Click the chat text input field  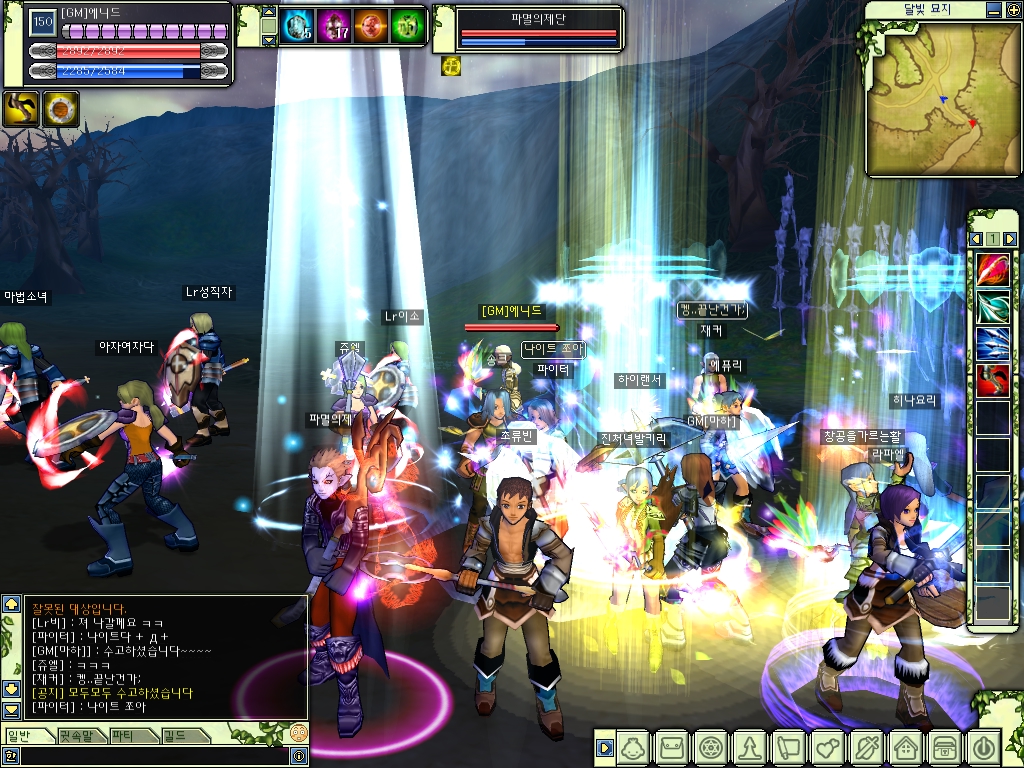[150, 757]
